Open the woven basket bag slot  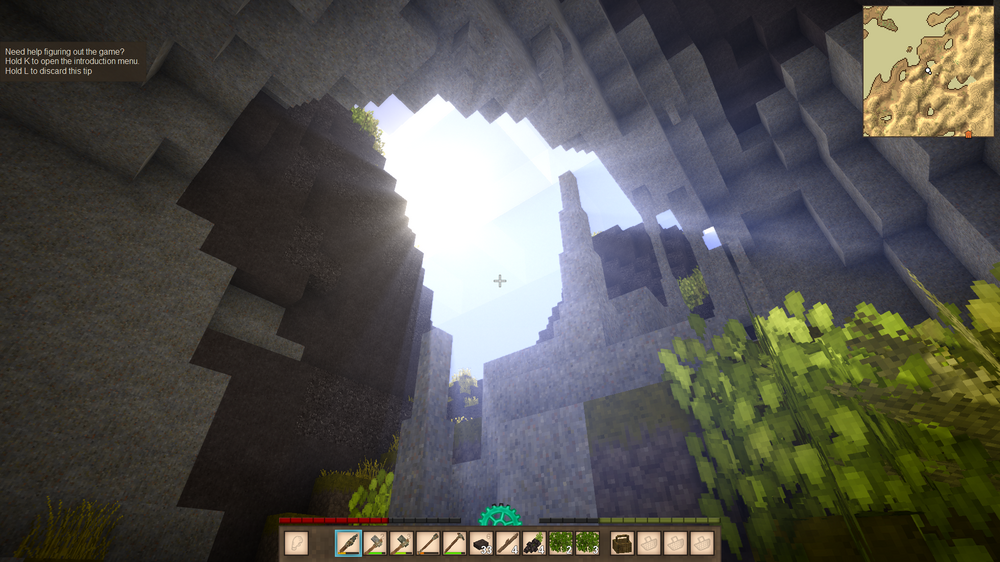pos(623,543)
